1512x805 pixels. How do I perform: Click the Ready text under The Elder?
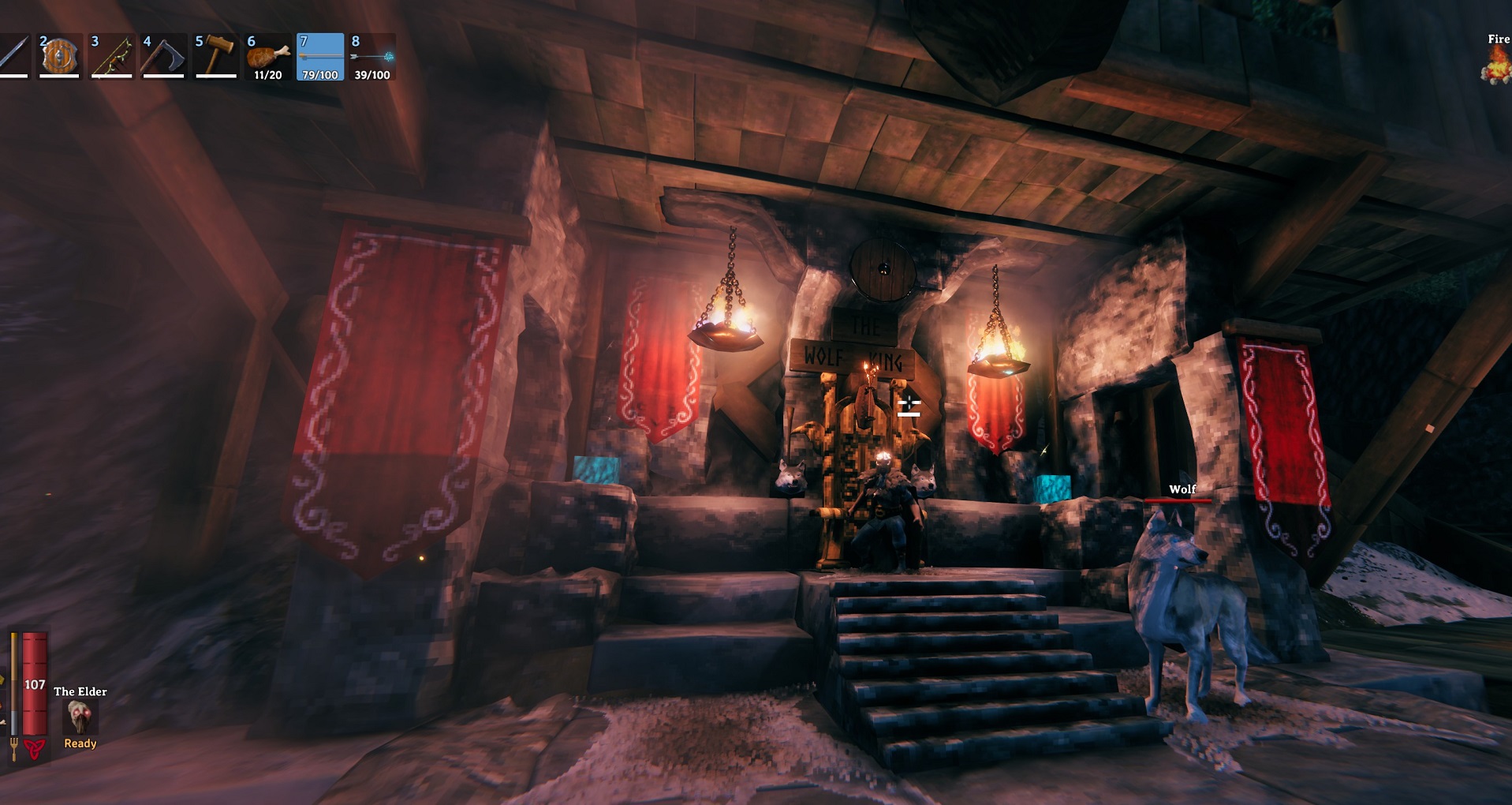(x=79, y=743)
